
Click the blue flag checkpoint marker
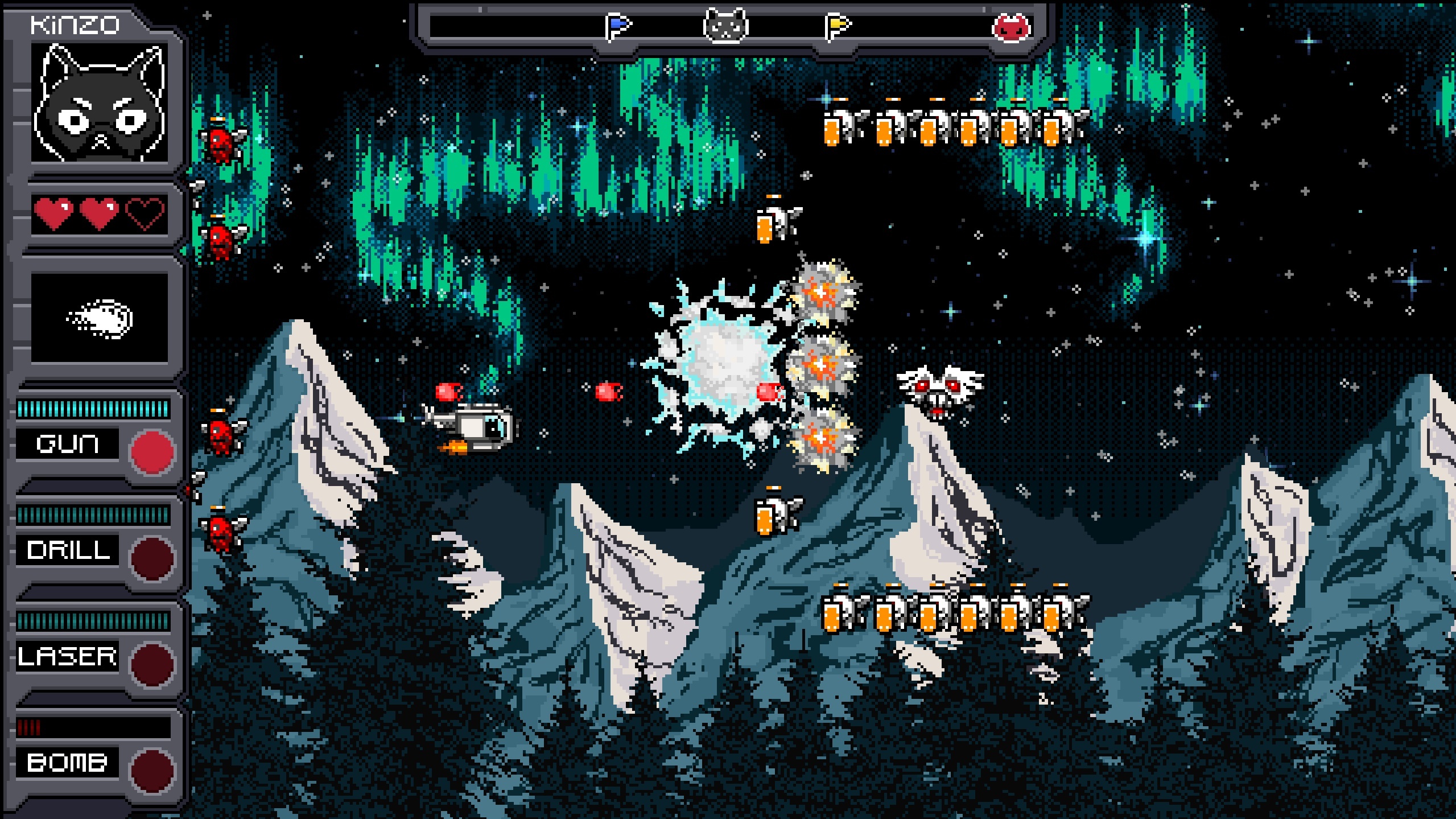coord(618,27)
